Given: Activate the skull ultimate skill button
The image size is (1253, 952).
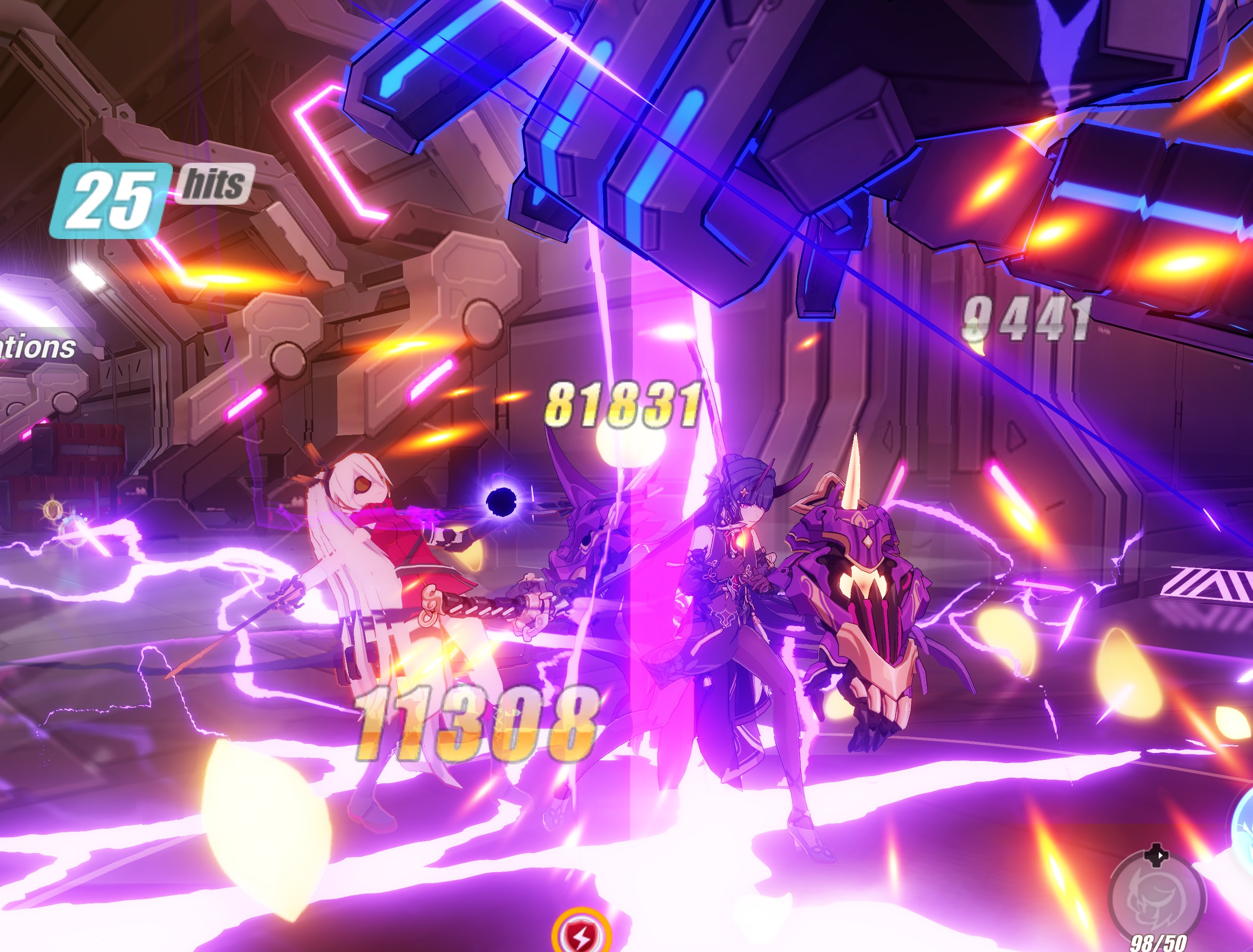Looking at the screenshot, I should 1156,900.
